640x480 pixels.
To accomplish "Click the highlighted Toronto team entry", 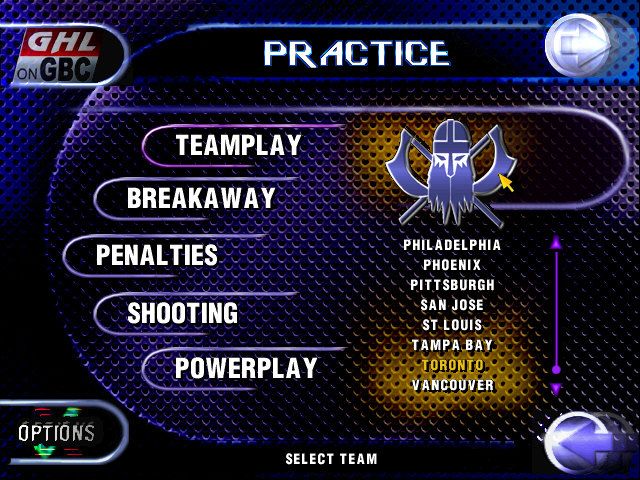I will (451, 365).
